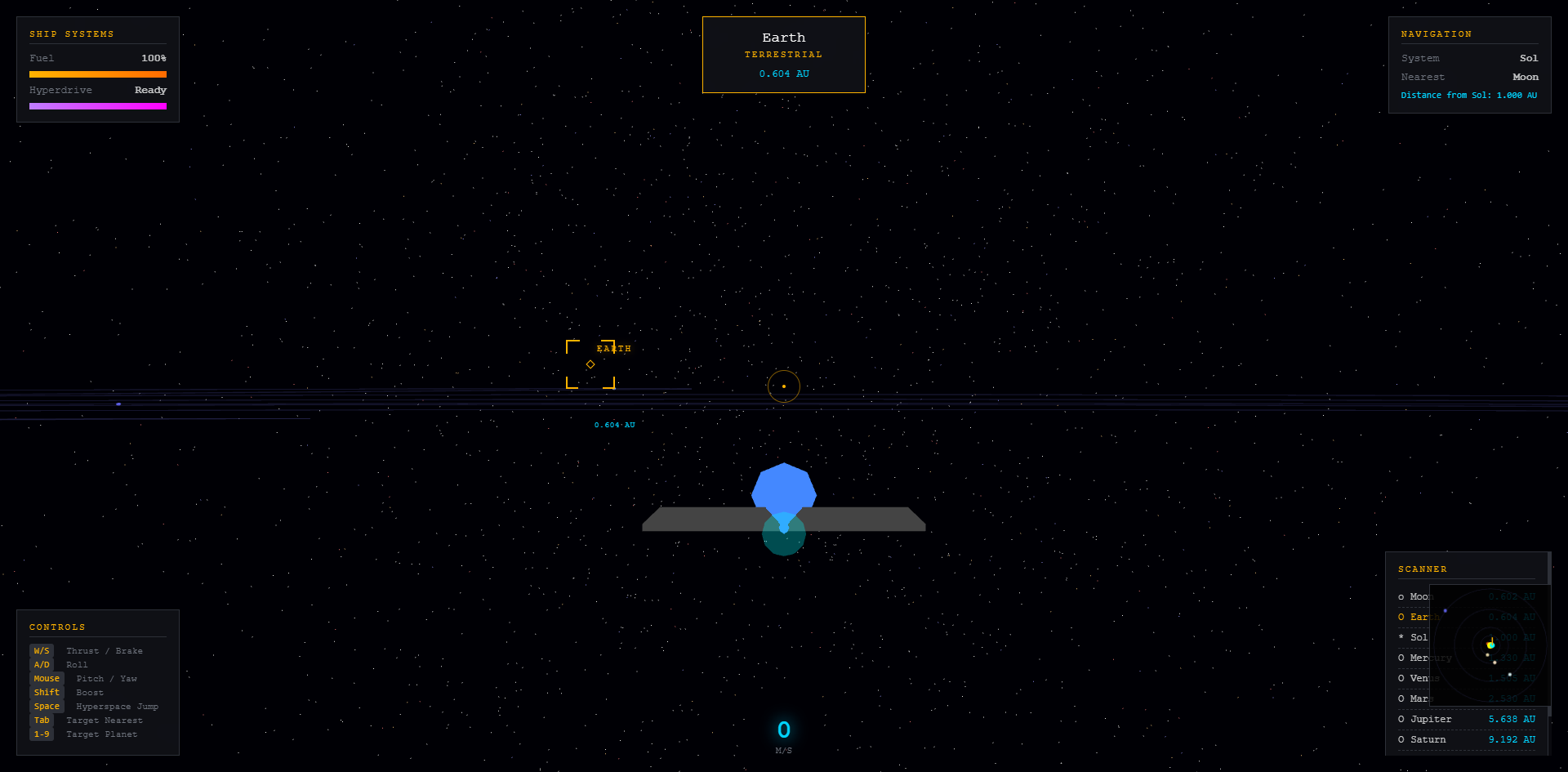
Task: Click the Tab Target Nearest keybind chip
Action: point(42,720)
